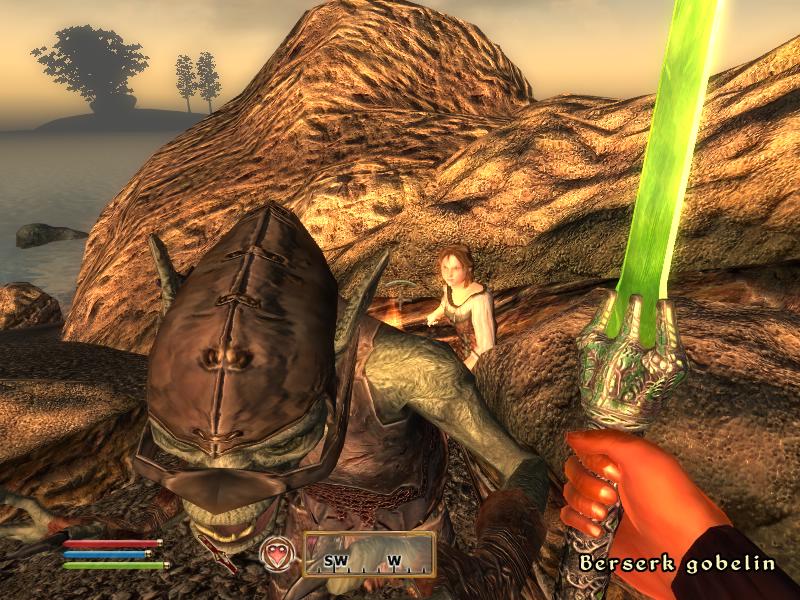
Task: Click the compass bar showing SW and W
Action: (x=369, y=555)
